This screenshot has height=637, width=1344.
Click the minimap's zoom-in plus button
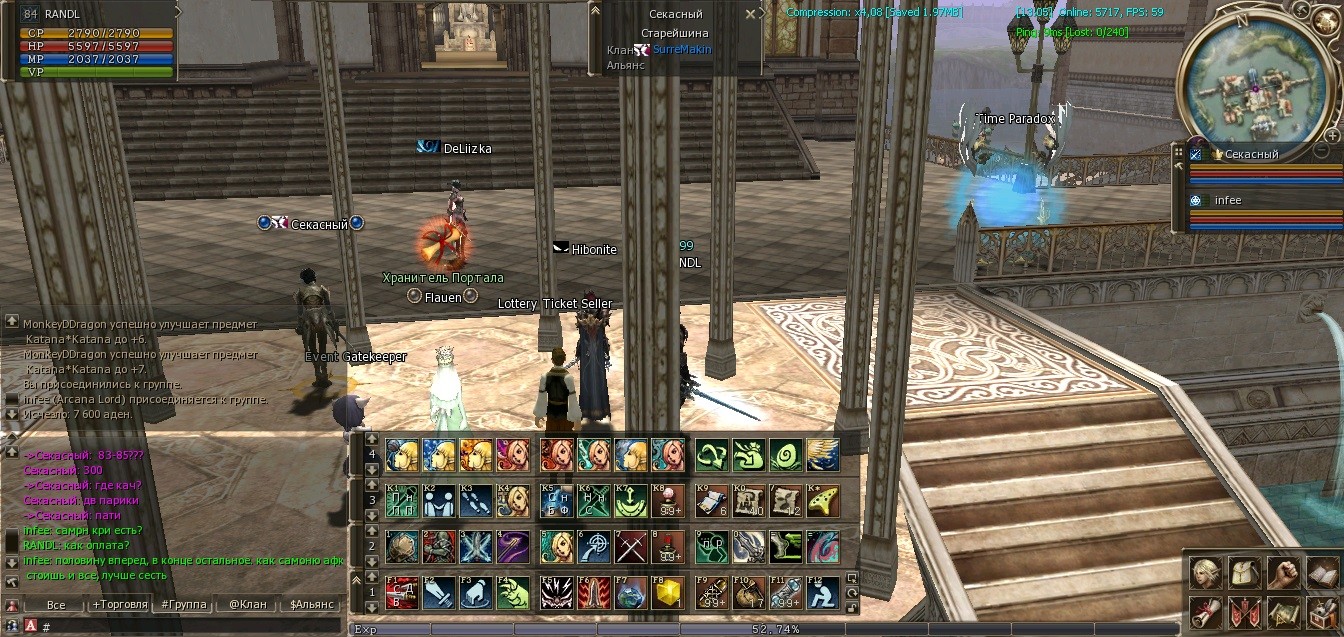(x=1333, y=135)
